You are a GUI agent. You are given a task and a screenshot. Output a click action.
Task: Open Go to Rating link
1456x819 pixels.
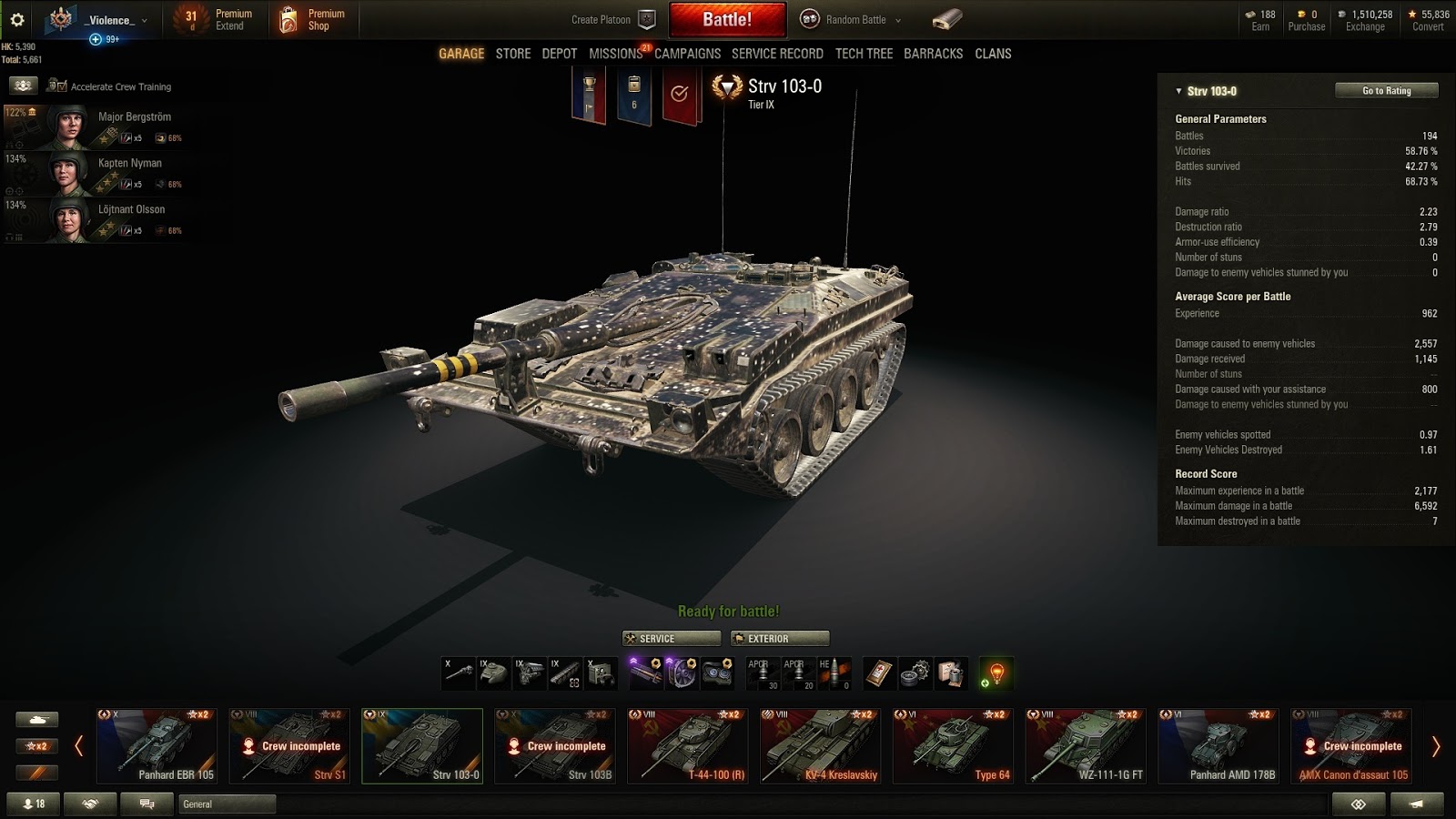tap(1386, 90)
